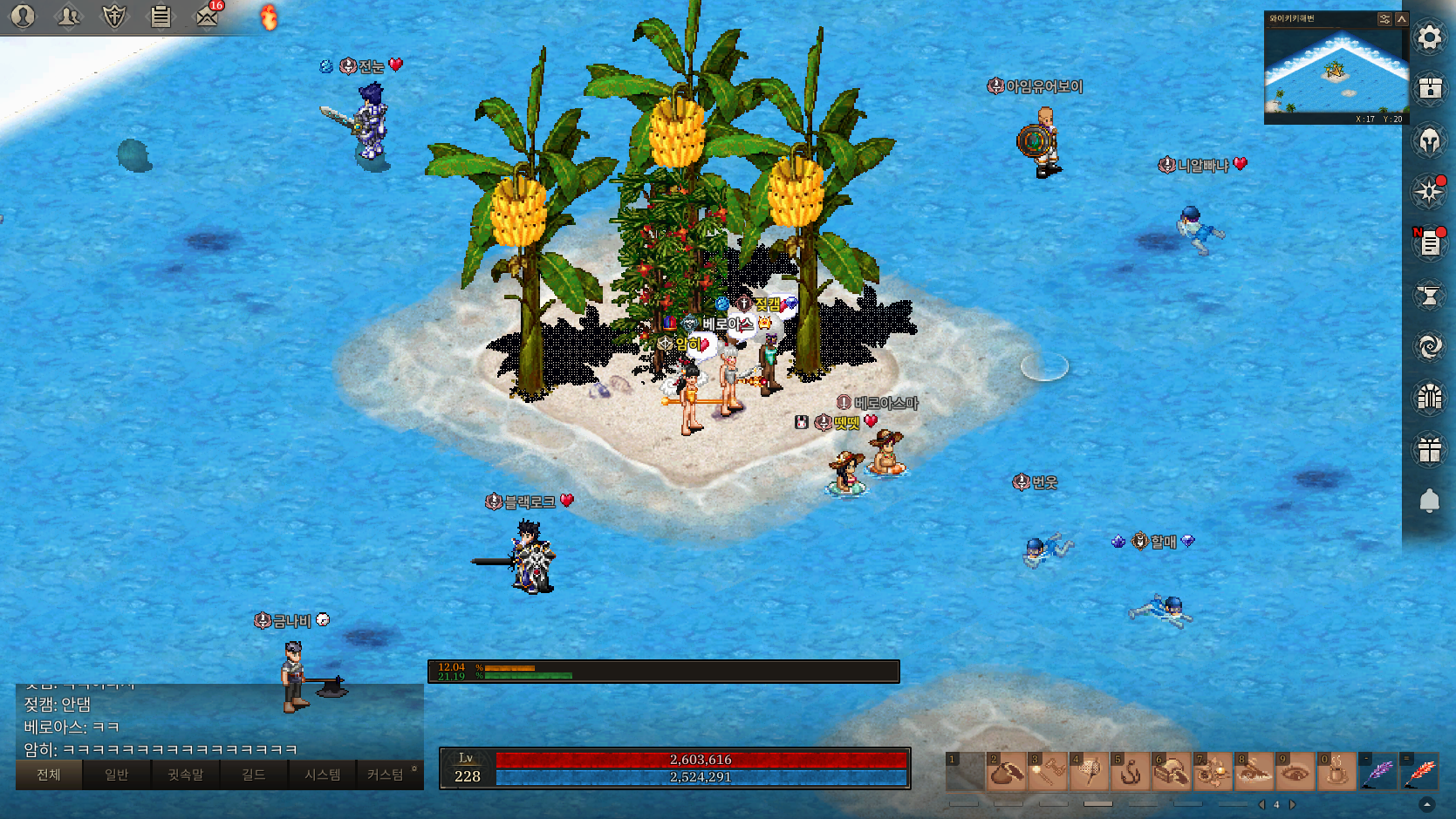Viewport: 1456px width, 819px height.
Task: Use the fishing net hotbar slot
Action: (x=1090, y=771)
